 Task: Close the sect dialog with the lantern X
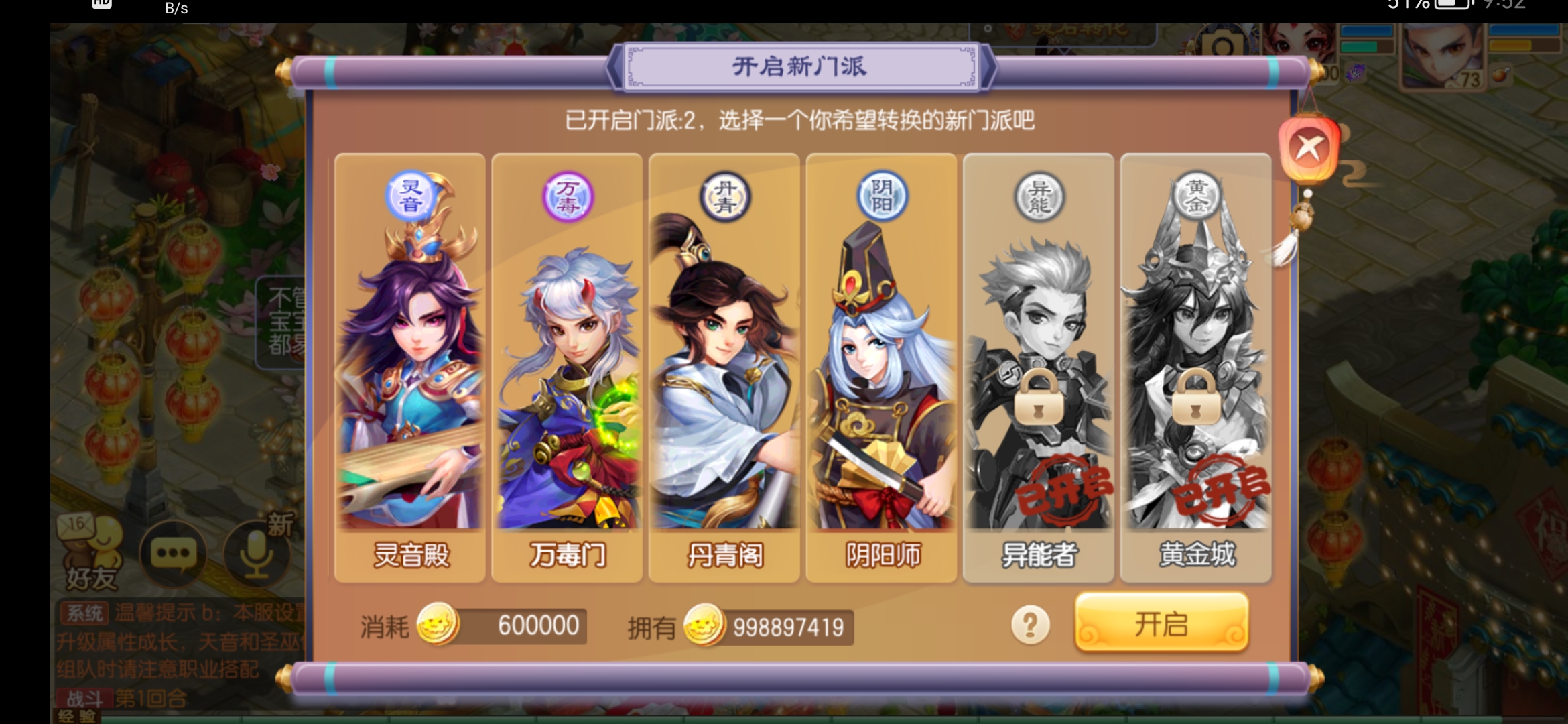1307,149
